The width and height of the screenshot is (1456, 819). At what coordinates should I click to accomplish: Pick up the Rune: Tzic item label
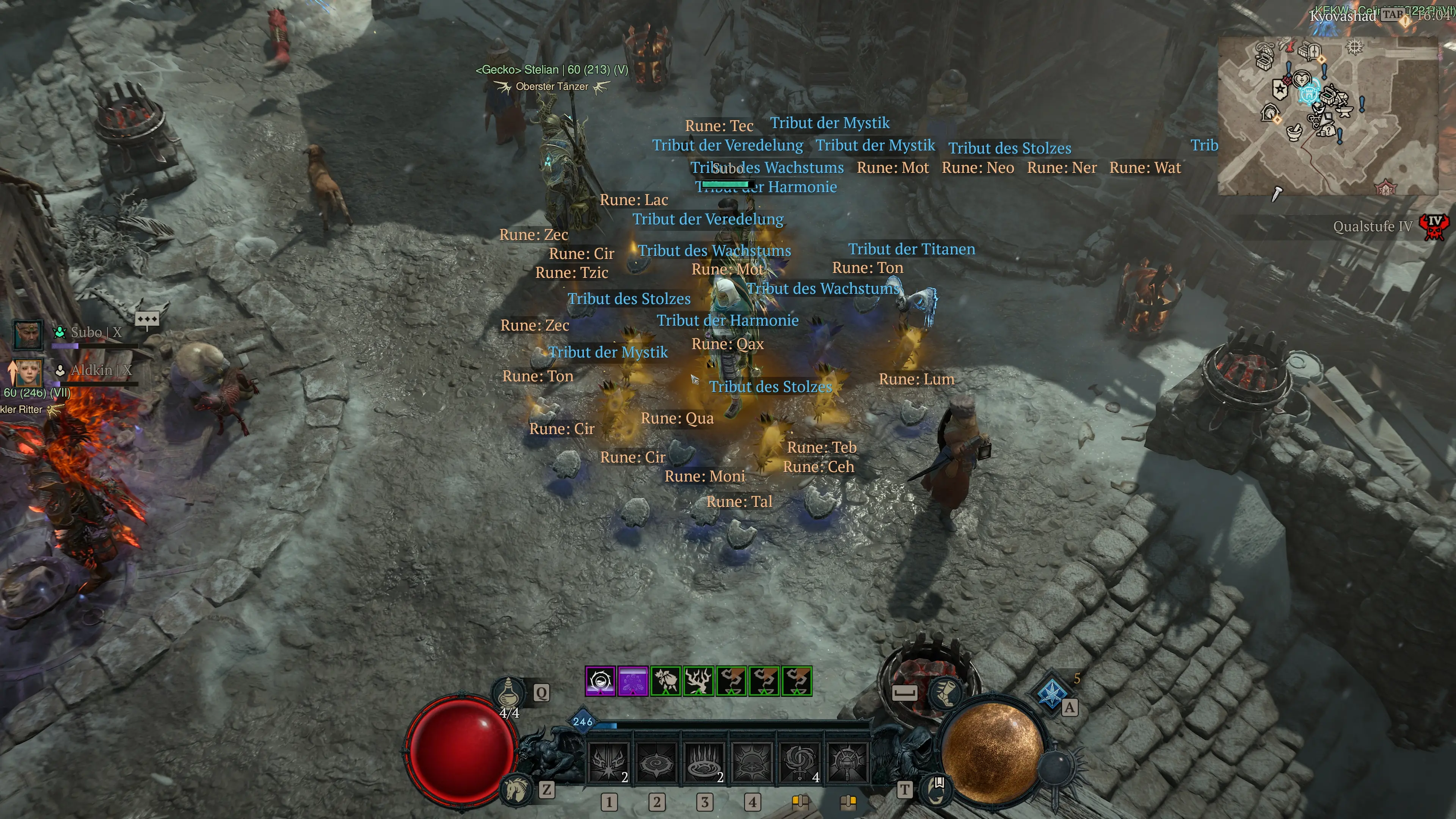(x=571, y=273)
